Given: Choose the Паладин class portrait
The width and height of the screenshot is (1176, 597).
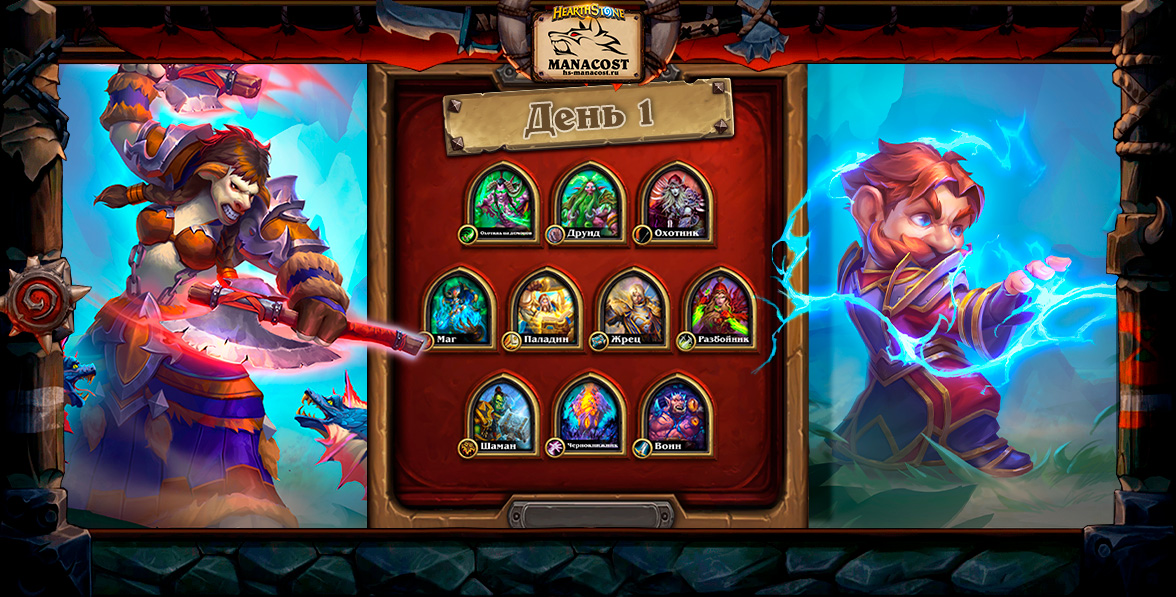Looking at the screenshot, I should point(546,306).
